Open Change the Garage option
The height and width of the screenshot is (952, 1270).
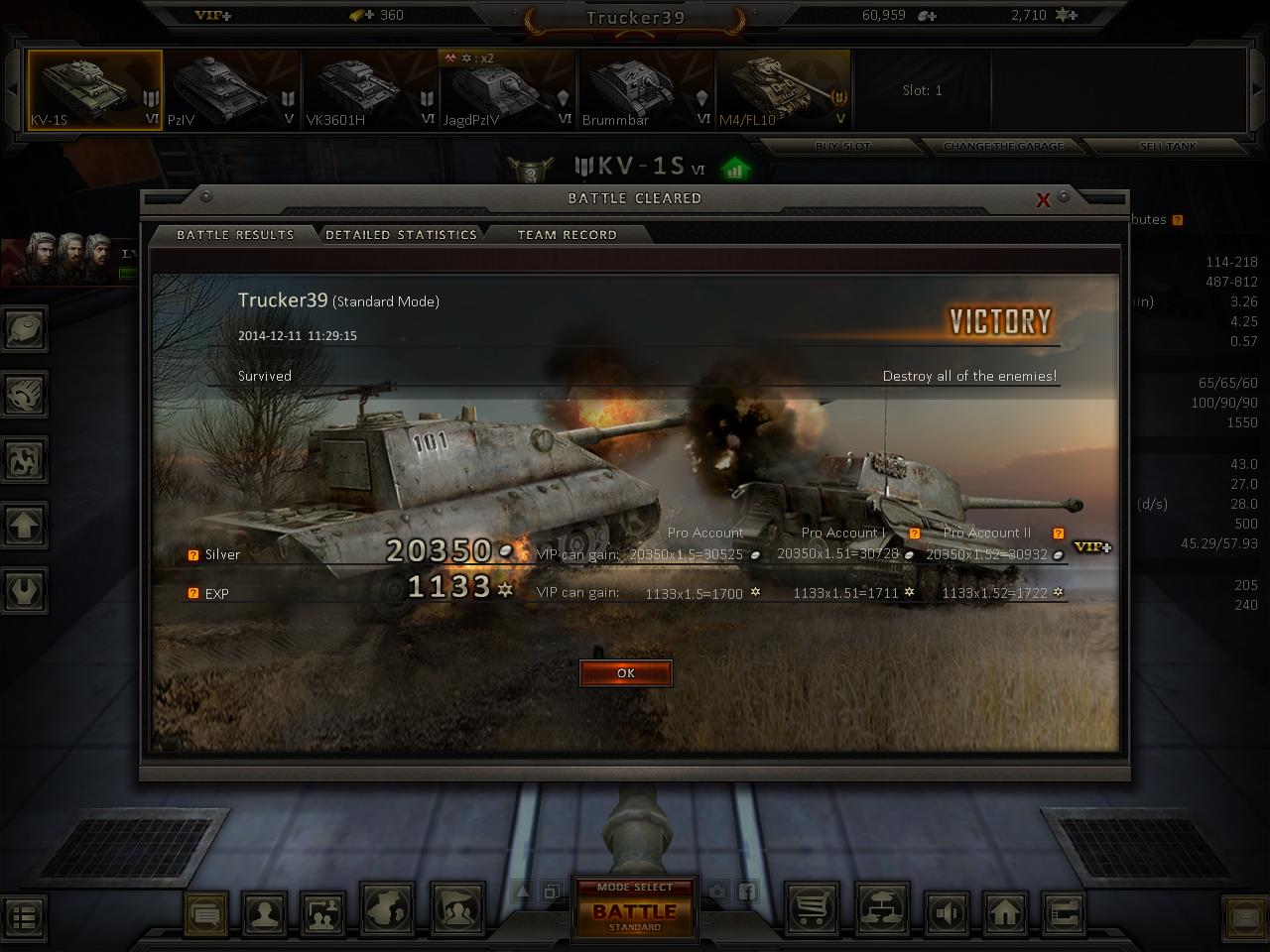click(x=1003, y=146)
